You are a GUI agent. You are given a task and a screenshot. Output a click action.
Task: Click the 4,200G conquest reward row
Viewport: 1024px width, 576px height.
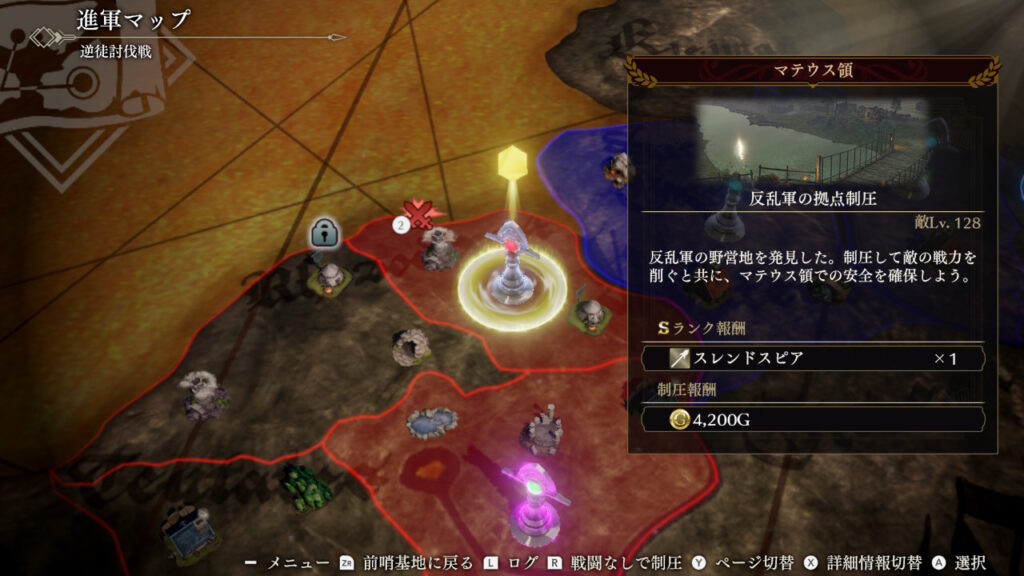pos(810,420)
